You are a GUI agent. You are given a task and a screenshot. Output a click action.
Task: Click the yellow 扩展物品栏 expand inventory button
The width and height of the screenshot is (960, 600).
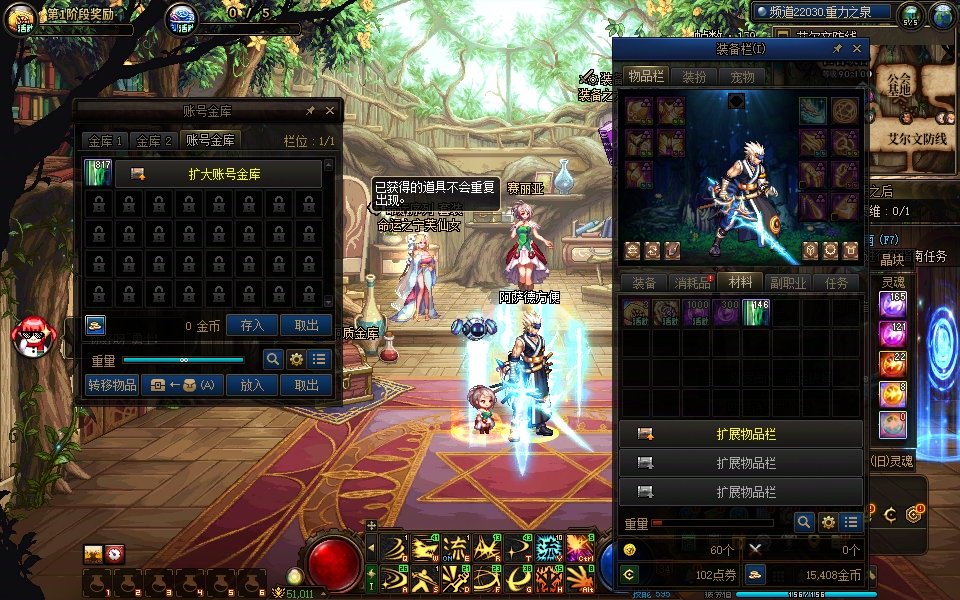[x=740, y=434]
